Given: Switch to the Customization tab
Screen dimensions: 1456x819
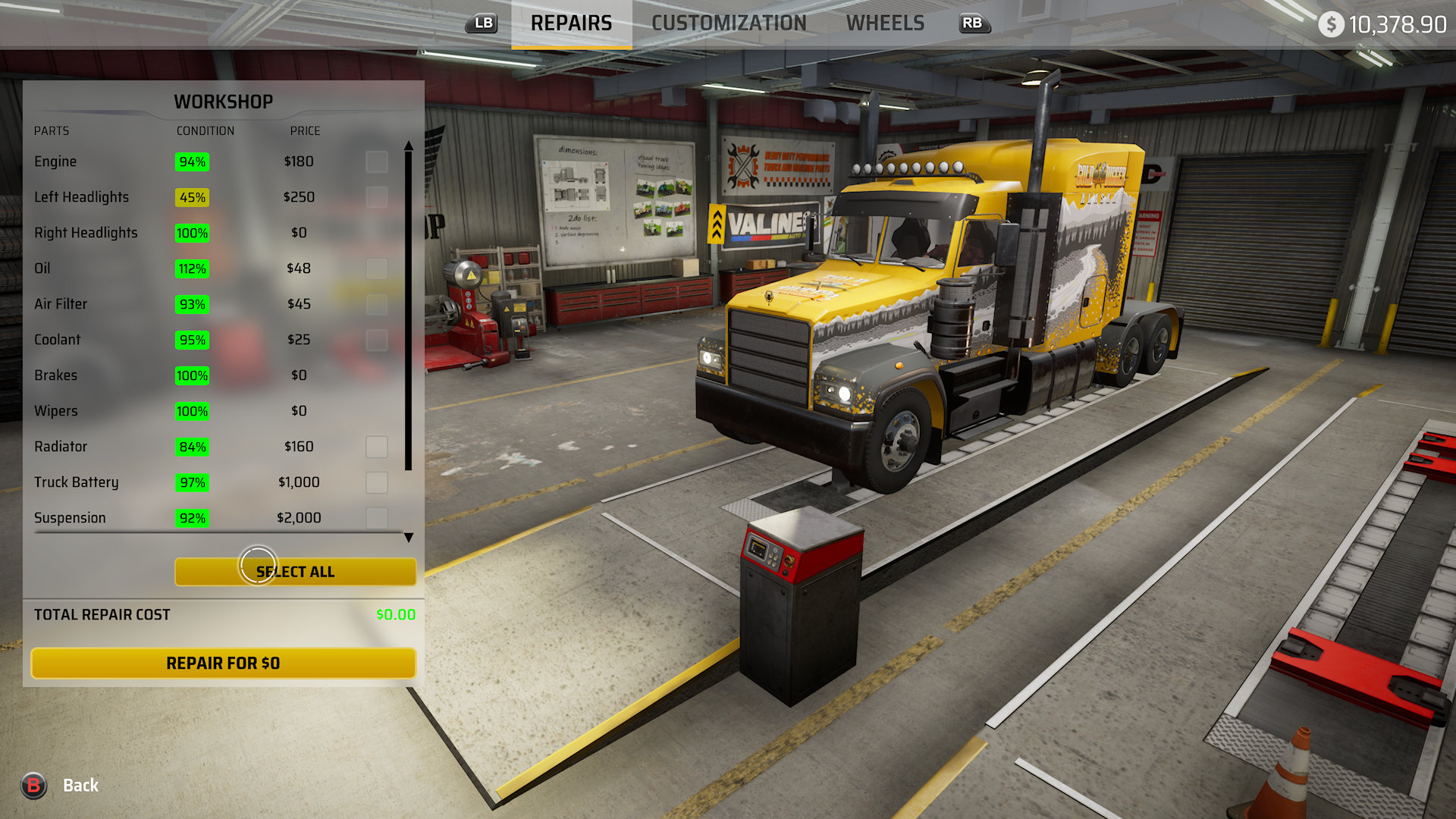Looking at the screenshot, I should point(728,24).
